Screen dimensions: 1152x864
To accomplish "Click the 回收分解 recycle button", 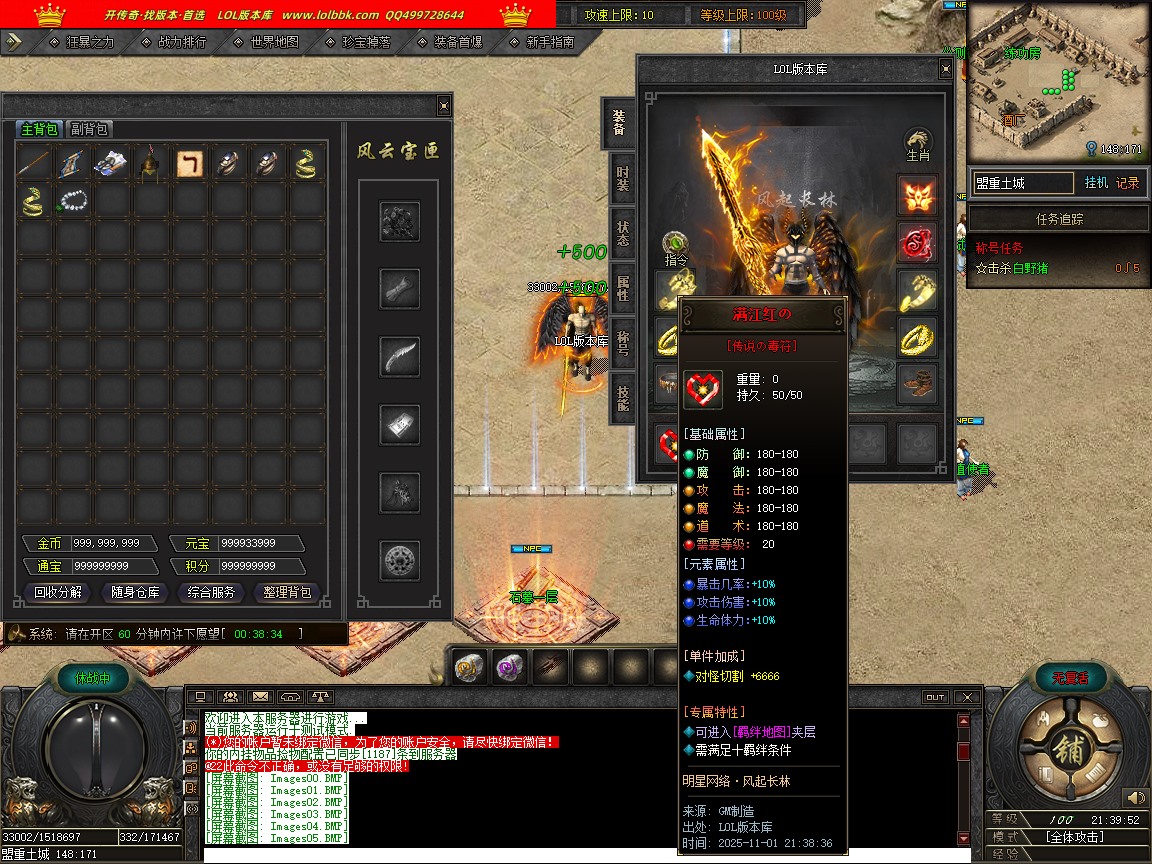I will click(x=58, y=592).
